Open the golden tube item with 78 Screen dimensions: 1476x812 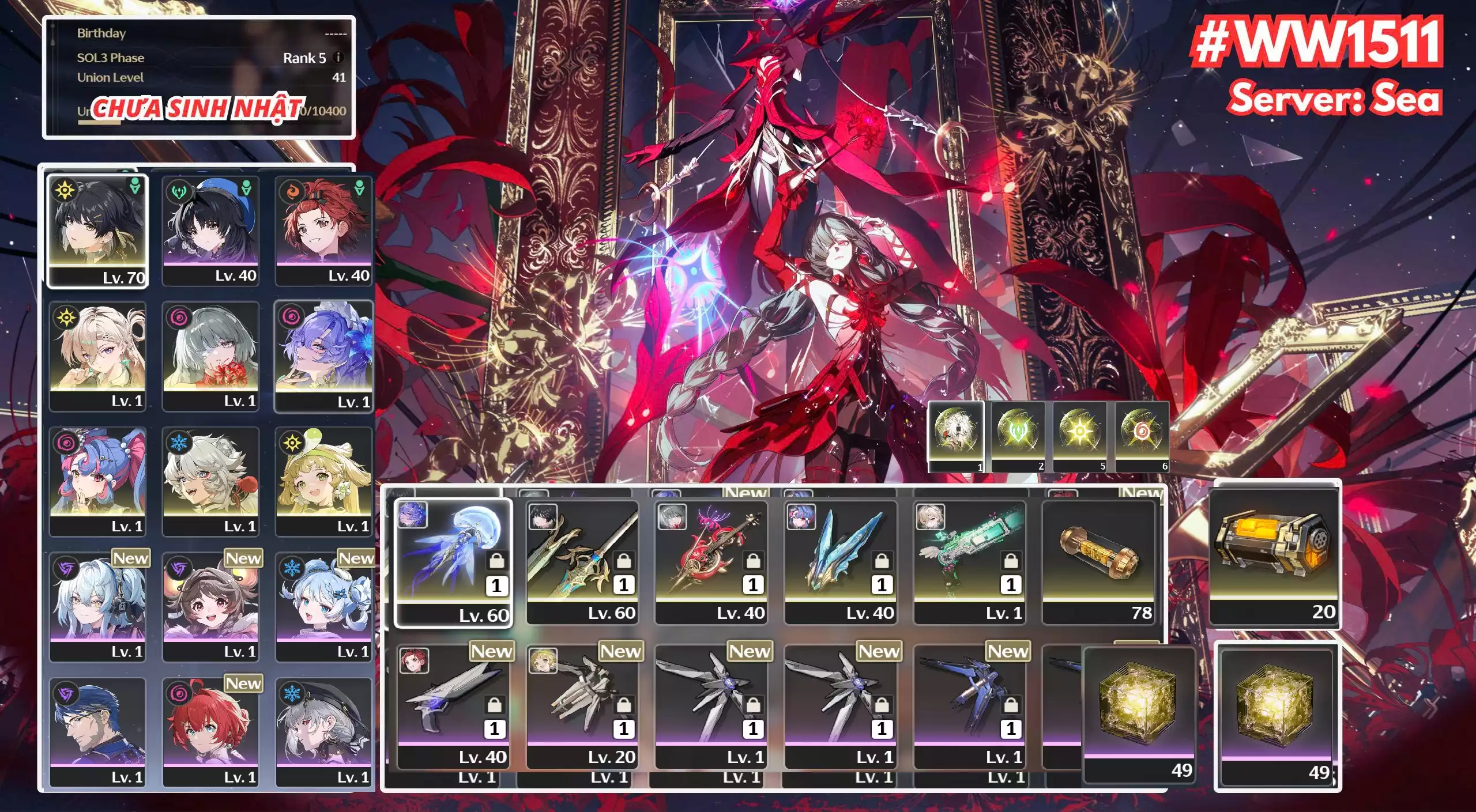1099,562
